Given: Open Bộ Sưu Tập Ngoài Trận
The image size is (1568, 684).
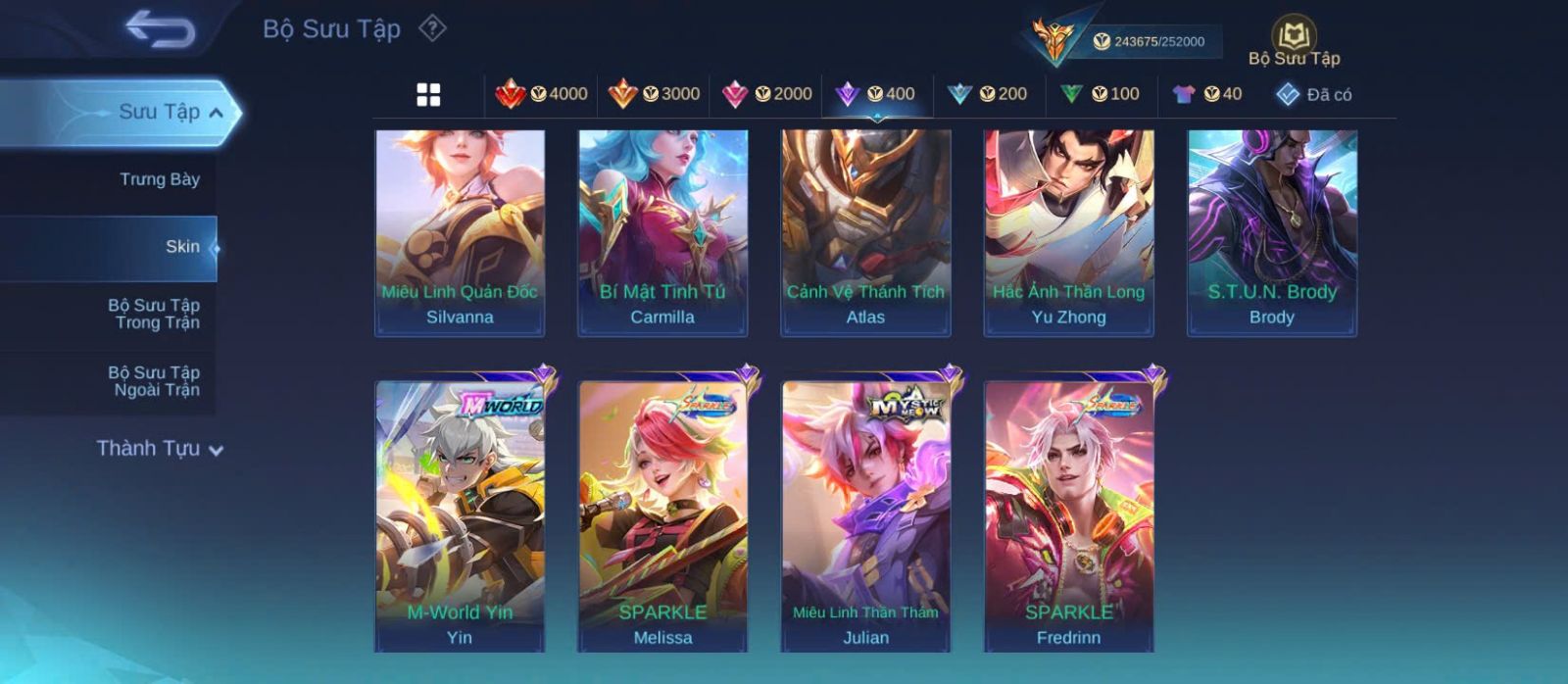Looking at the screenshot, I should click(x=154, y=381).
